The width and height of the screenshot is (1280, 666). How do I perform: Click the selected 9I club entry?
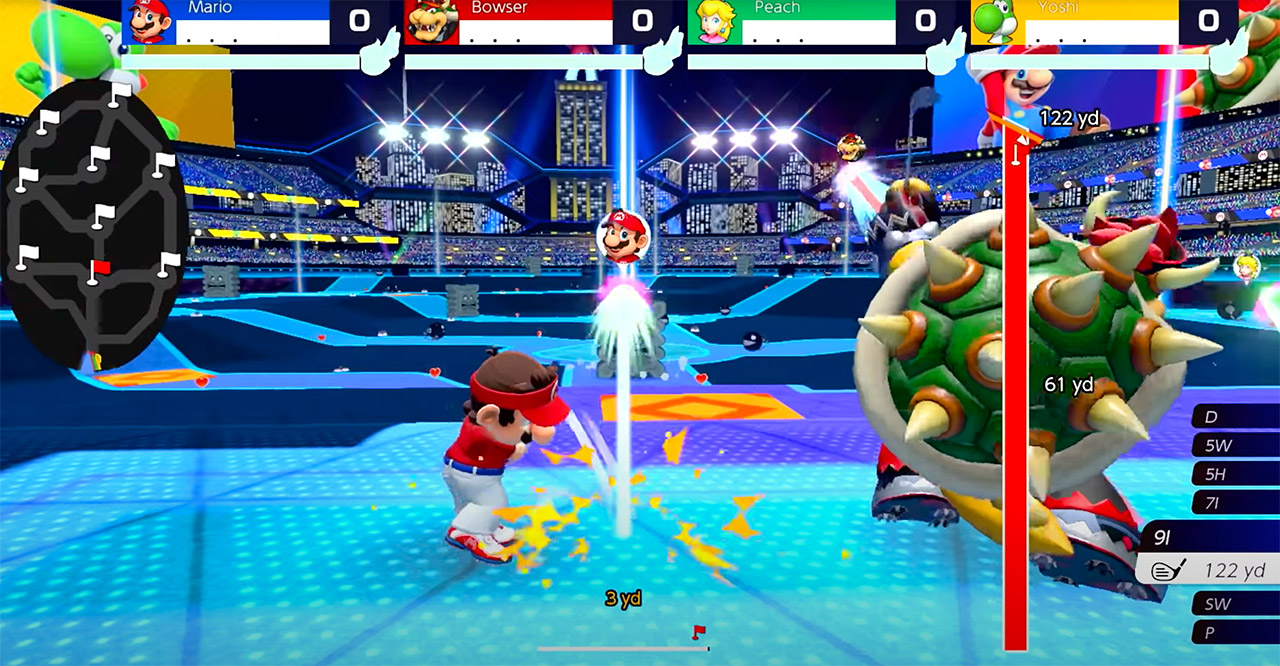click(x=1210, y=555)
